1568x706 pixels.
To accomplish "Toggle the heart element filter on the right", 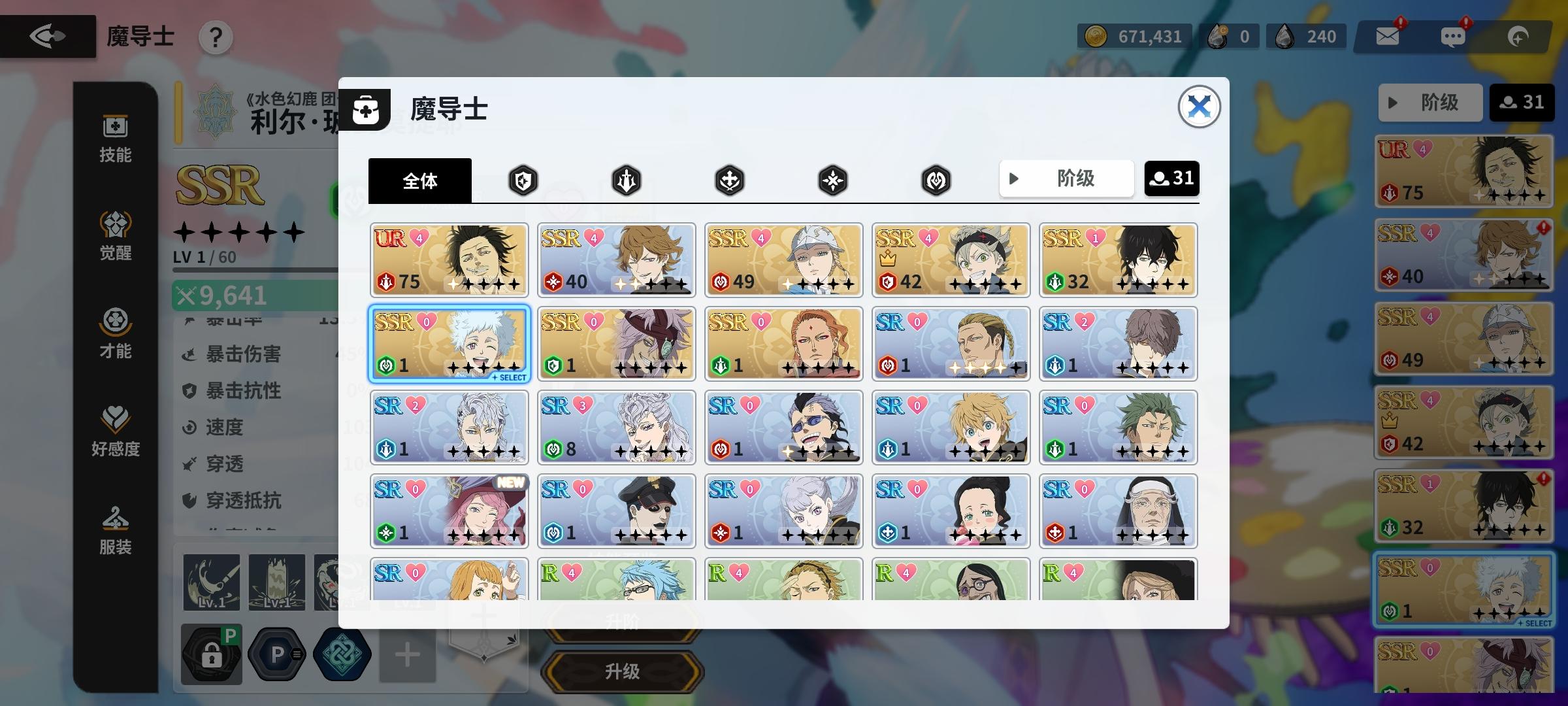I will pos(938,180).
